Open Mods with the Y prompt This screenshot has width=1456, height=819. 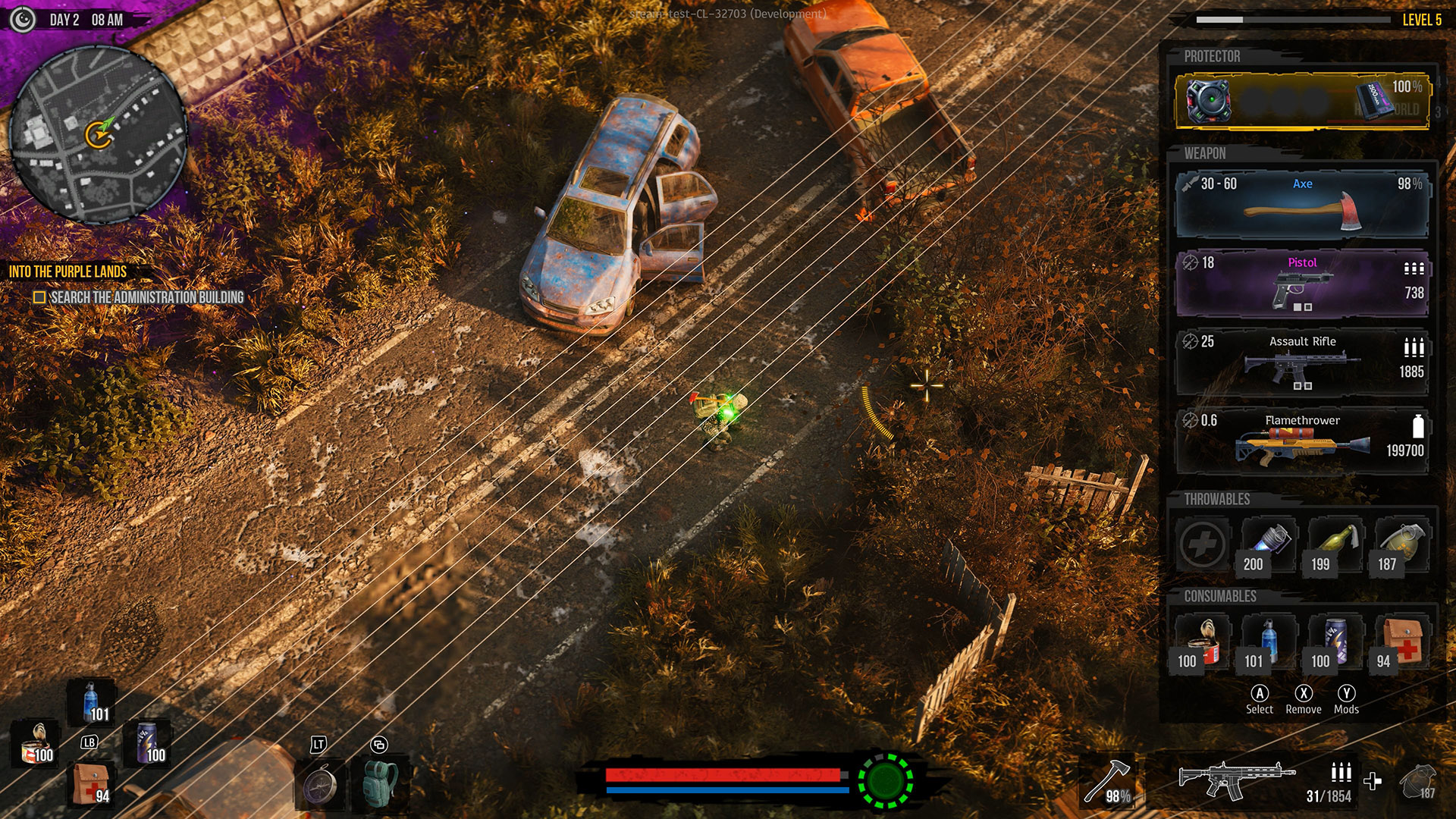click(1347, 694)
